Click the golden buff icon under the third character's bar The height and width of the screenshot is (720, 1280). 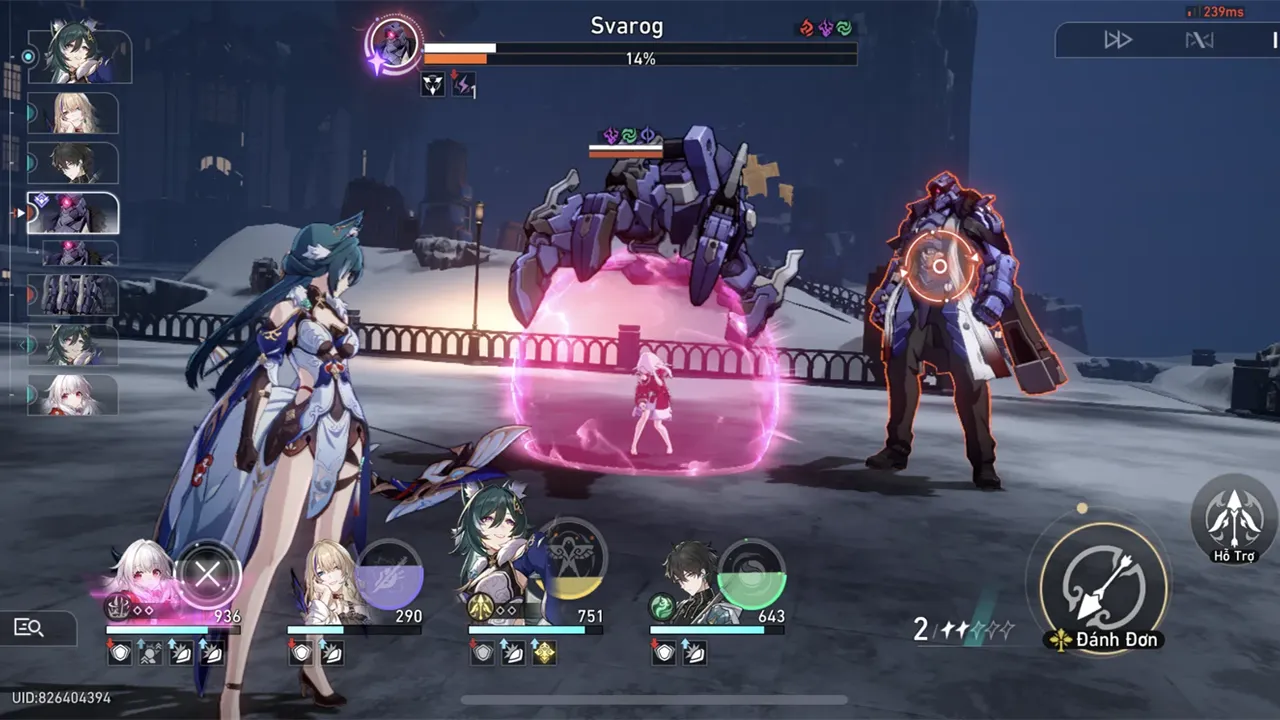pos(546,655)
